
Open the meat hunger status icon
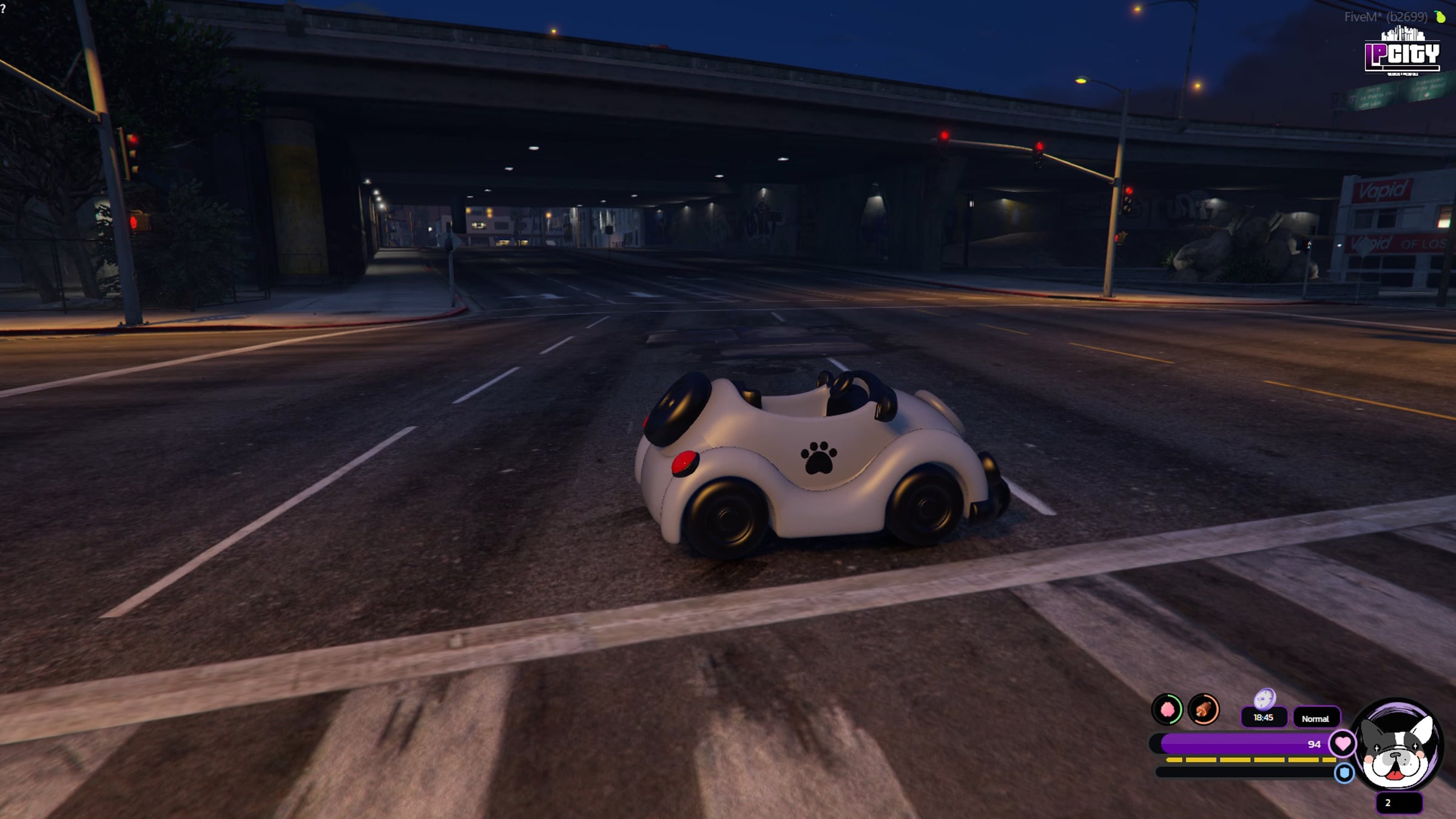pos(1204,709)
